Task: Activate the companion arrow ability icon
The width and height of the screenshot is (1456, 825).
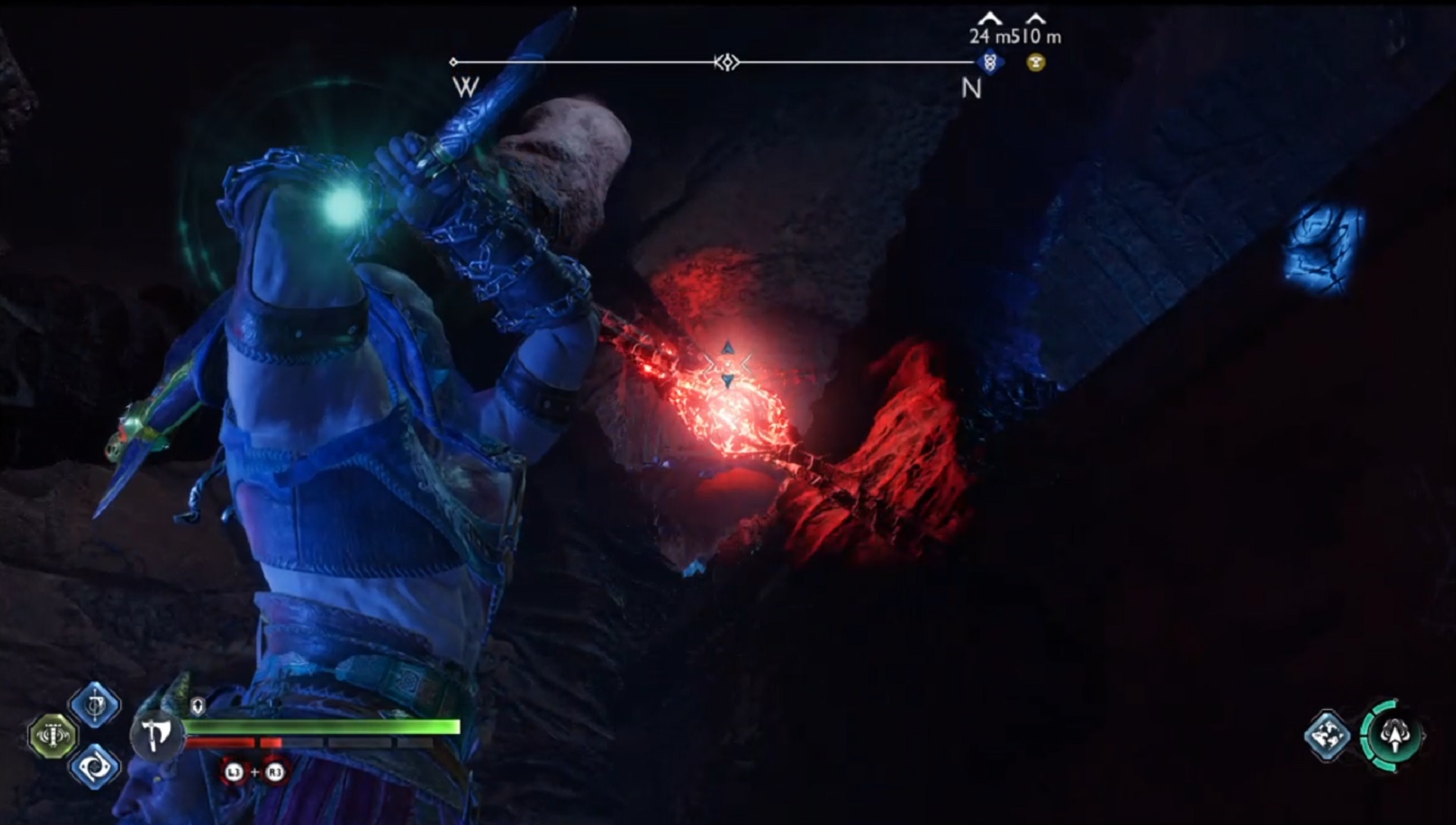Action: [1393, 736]
